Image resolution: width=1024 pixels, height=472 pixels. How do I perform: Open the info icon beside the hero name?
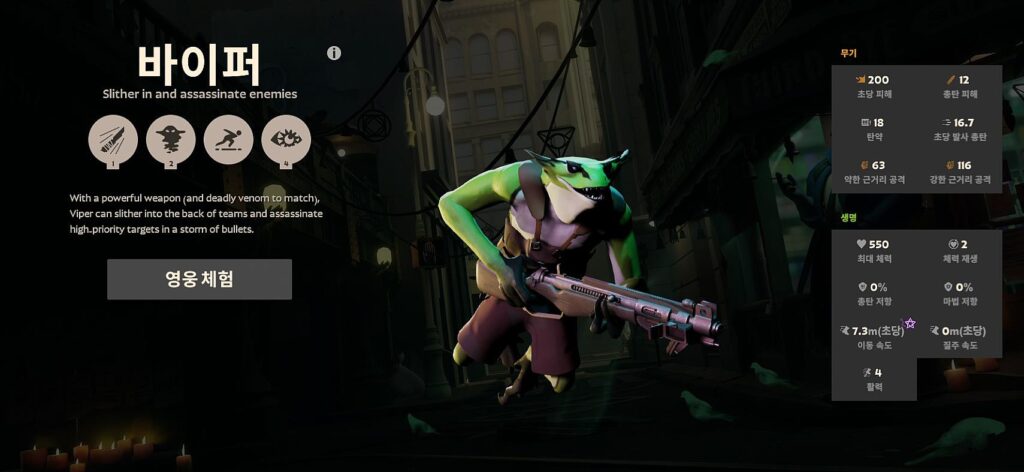pos(334,53)
